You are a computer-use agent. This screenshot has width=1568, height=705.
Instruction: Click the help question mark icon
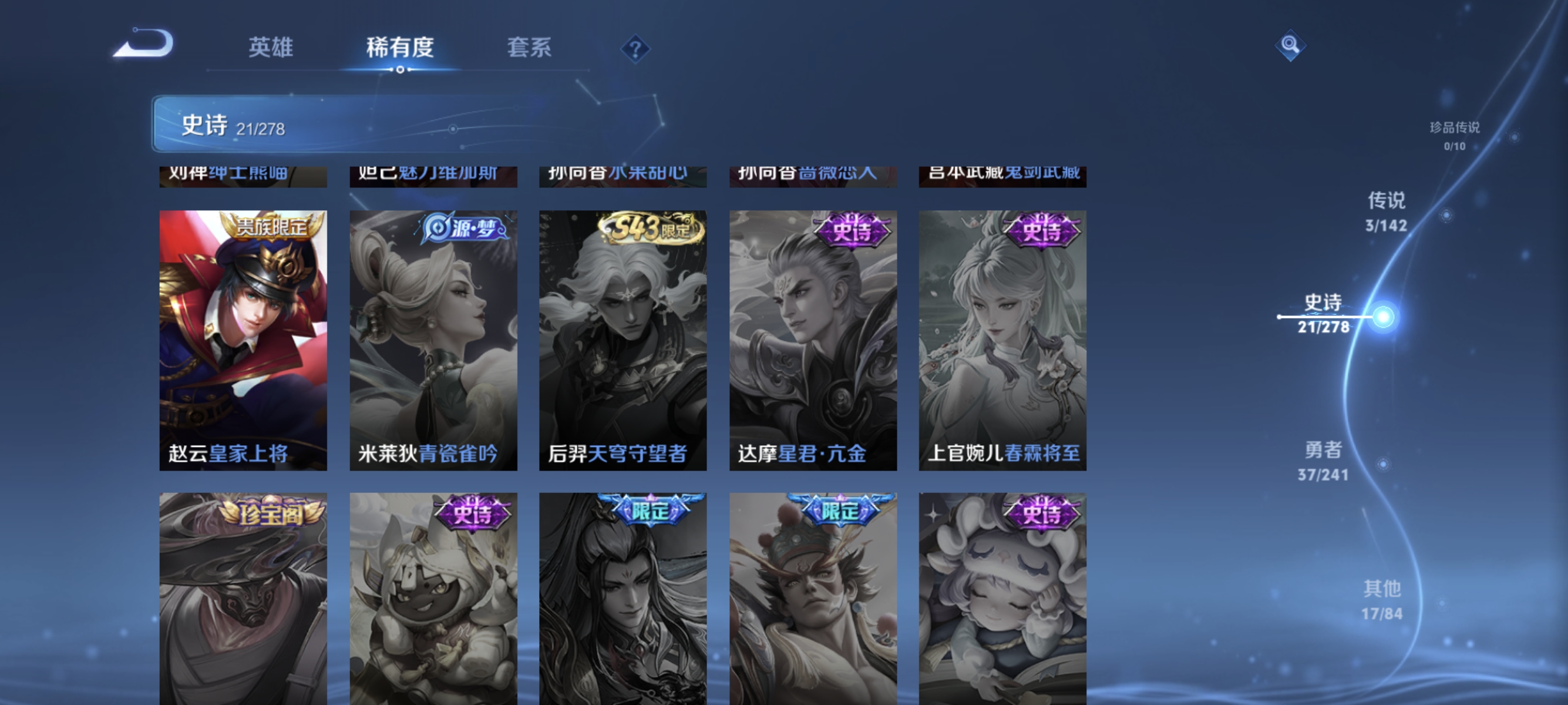click(x=635, y=50)
